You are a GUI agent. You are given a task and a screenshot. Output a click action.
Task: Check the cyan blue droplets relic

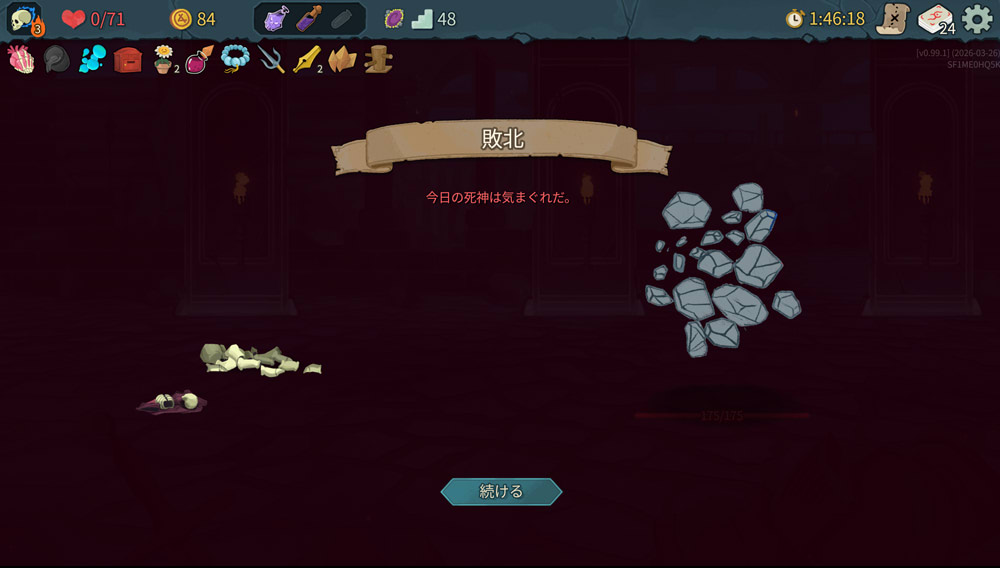click(92, 60)
